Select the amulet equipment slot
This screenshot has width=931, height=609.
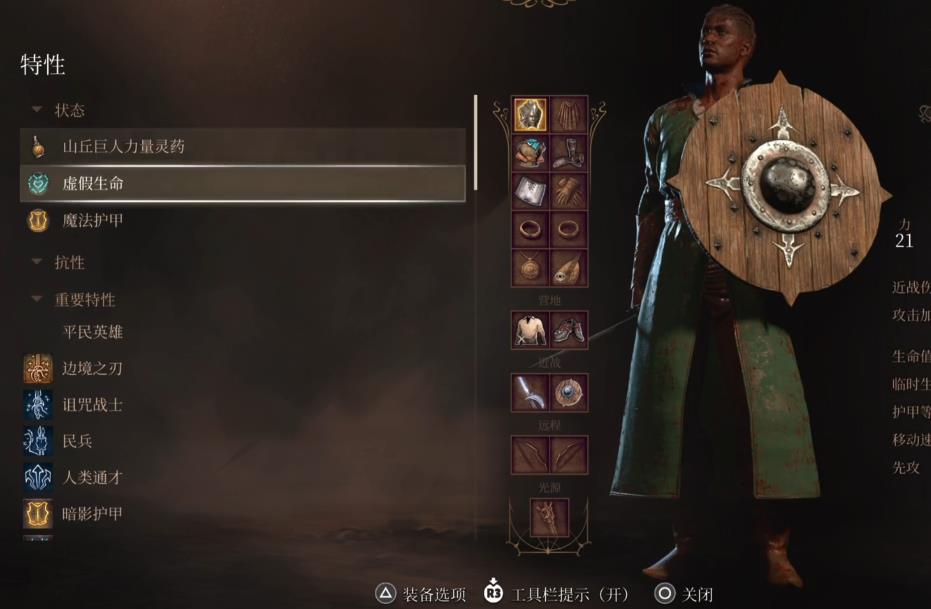[x=530, y=267]
